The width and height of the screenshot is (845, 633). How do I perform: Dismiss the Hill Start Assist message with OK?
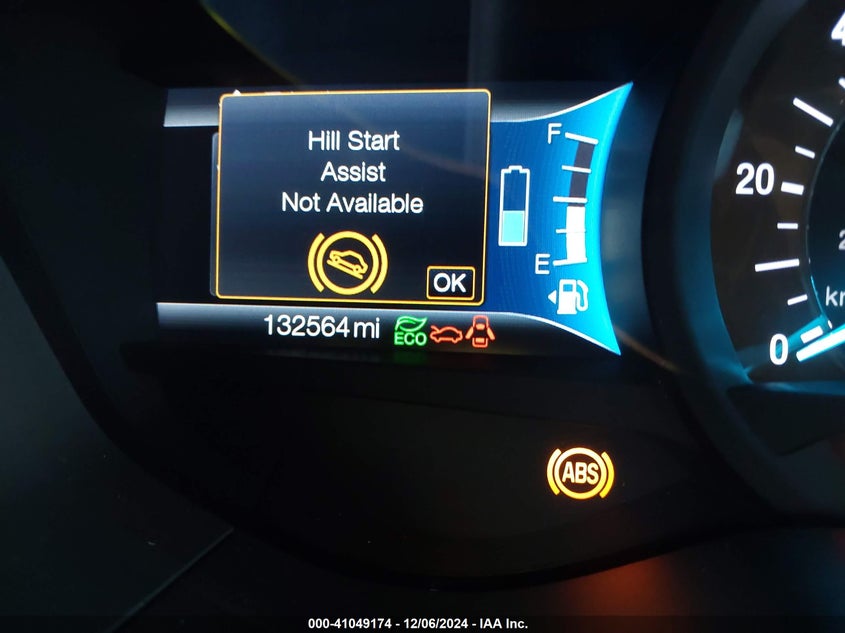449,283
